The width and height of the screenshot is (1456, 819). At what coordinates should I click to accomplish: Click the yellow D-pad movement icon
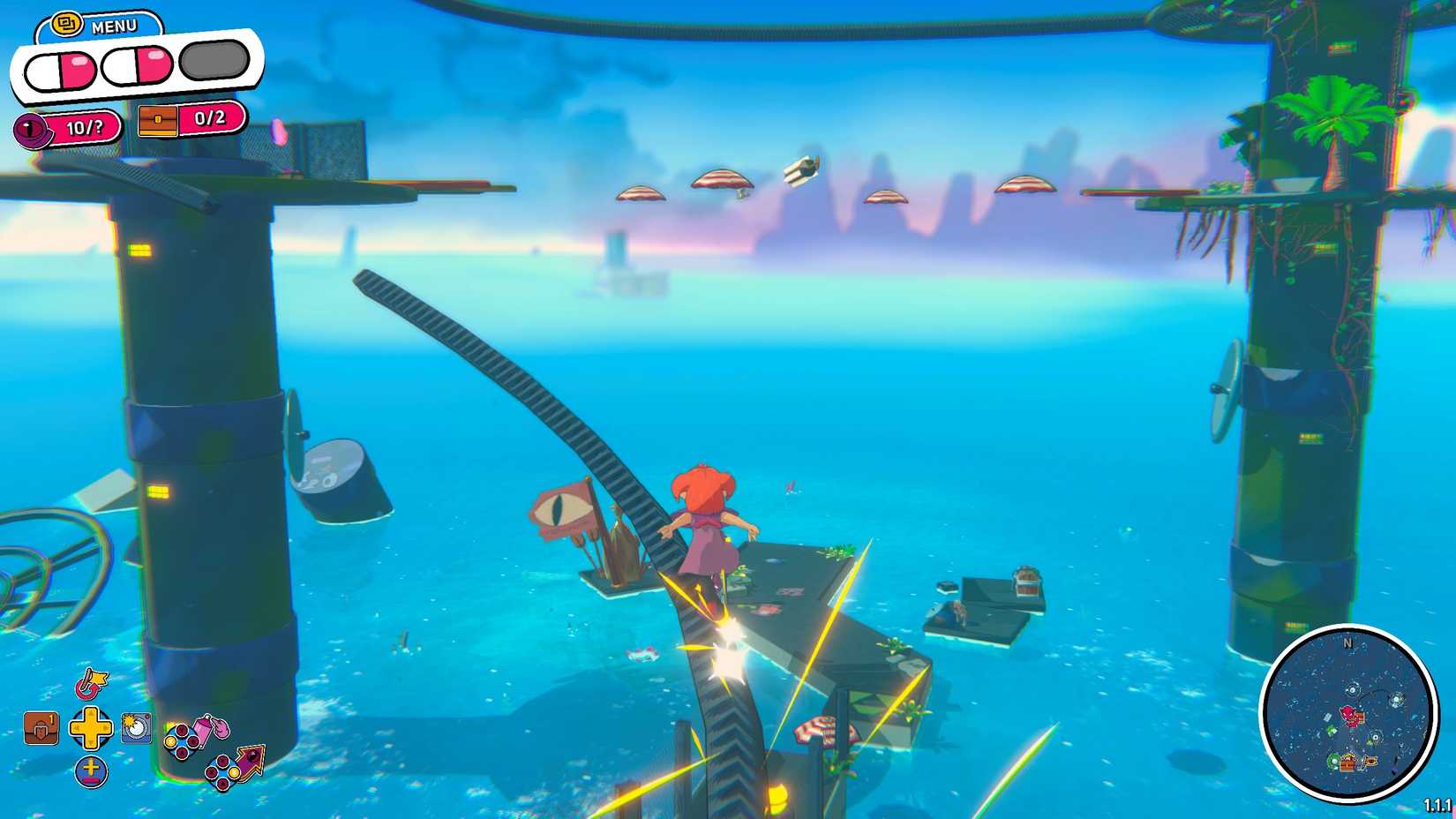[x=91, y=728]
